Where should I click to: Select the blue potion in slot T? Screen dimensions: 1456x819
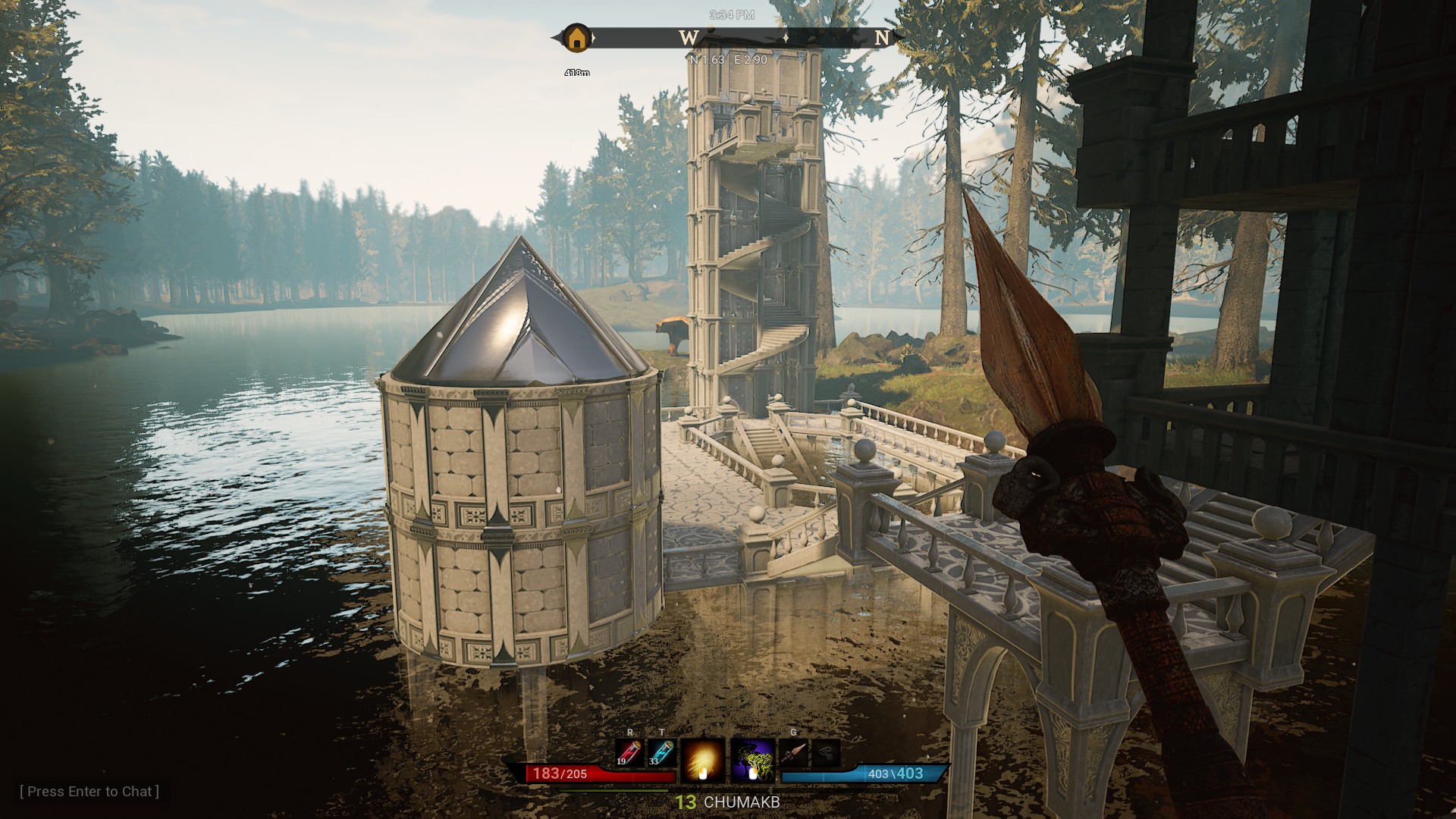point(661,753)
